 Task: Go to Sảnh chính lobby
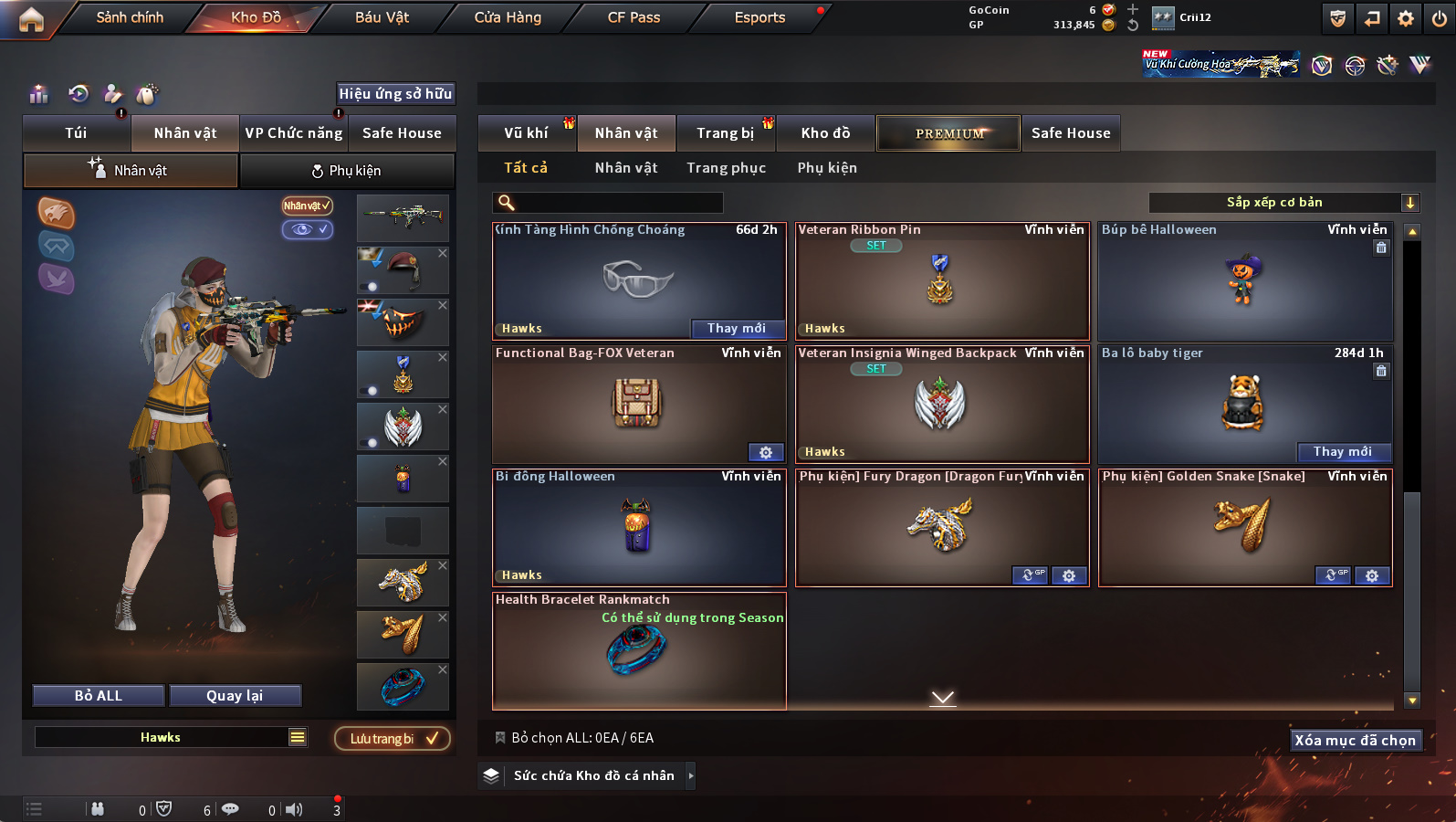130,17
